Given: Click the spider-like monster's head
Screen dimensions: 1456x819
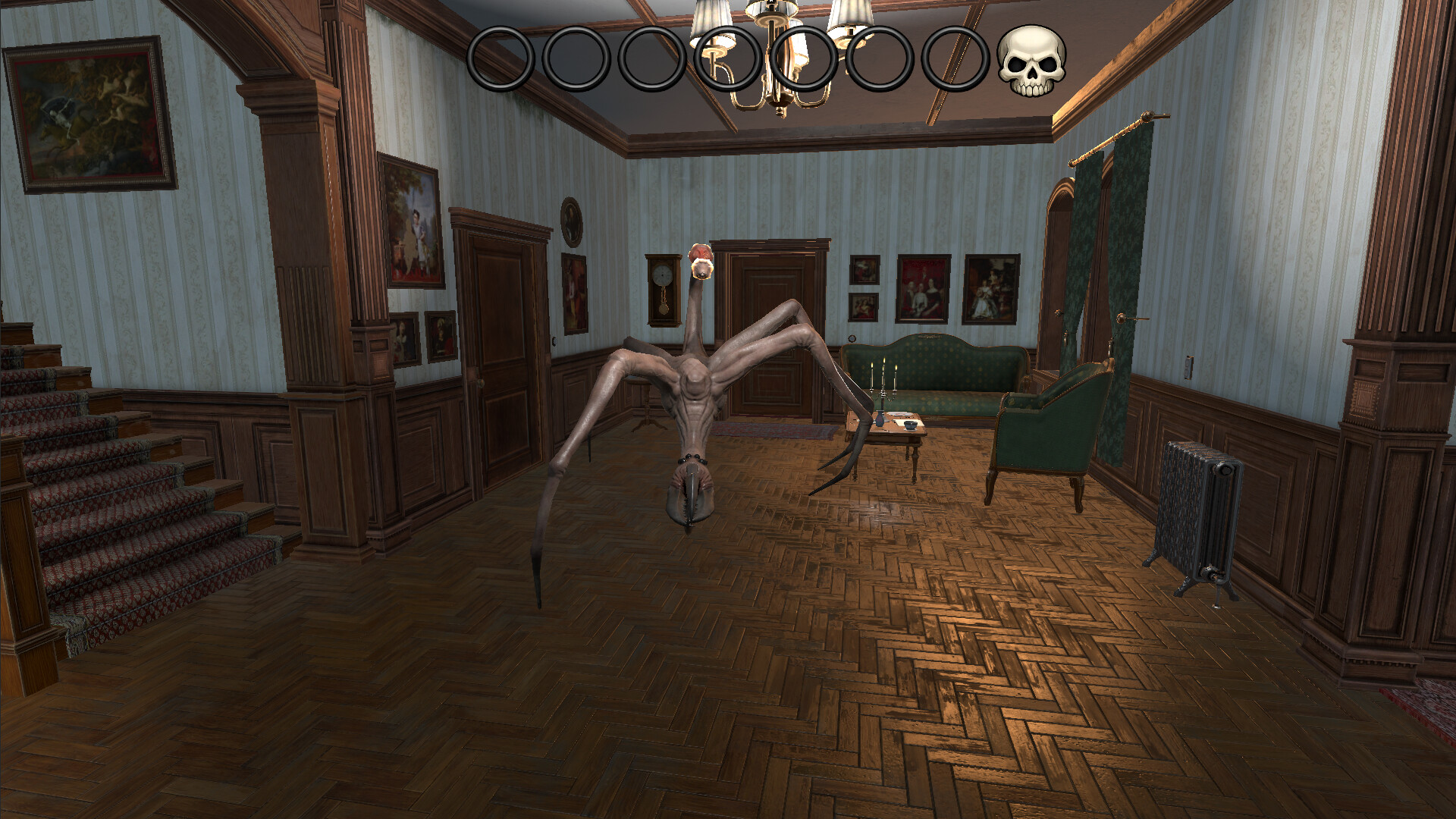Looking at the screenshot, I should point(701,262).
